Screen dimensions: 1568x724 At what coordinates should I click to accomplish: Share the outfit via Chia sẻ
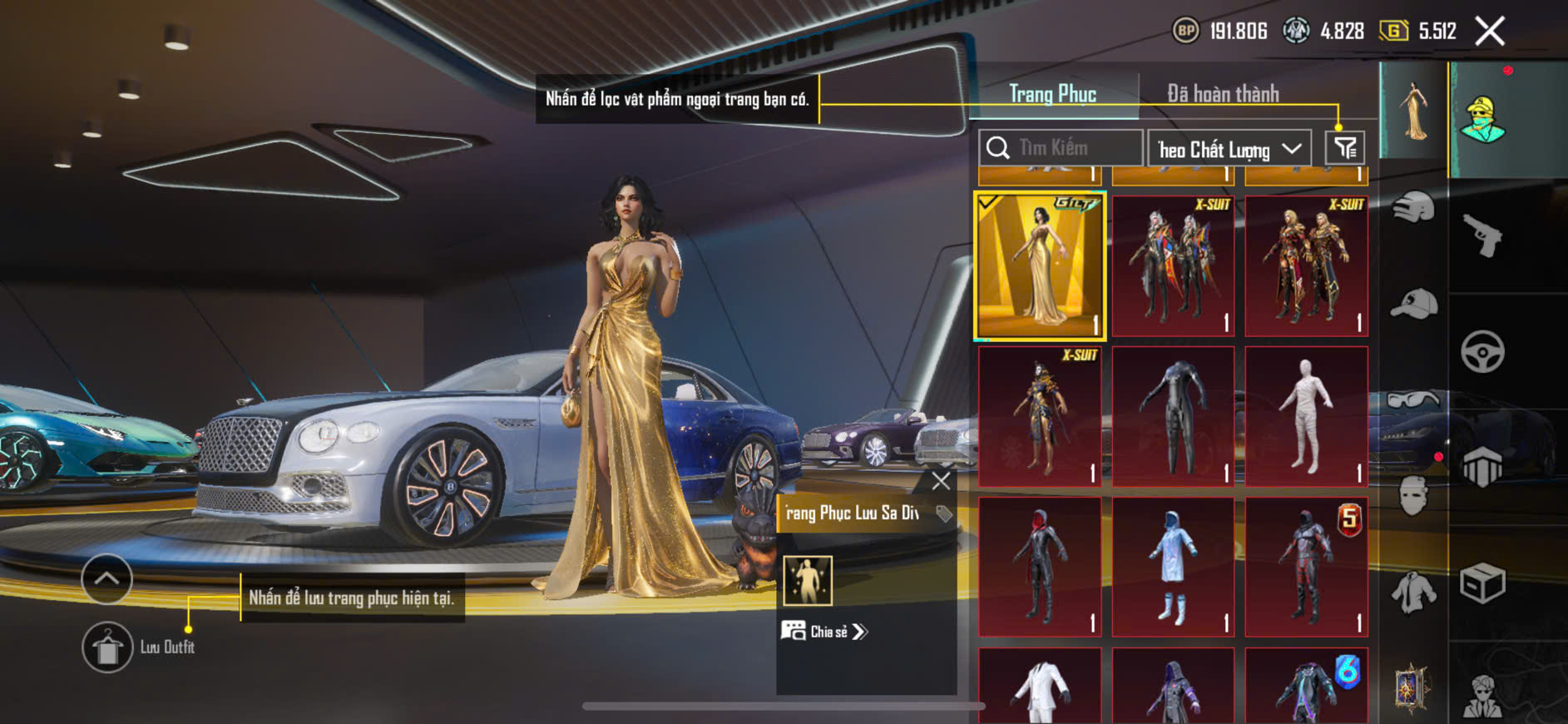pyautogui.click(x=824, y=632)
